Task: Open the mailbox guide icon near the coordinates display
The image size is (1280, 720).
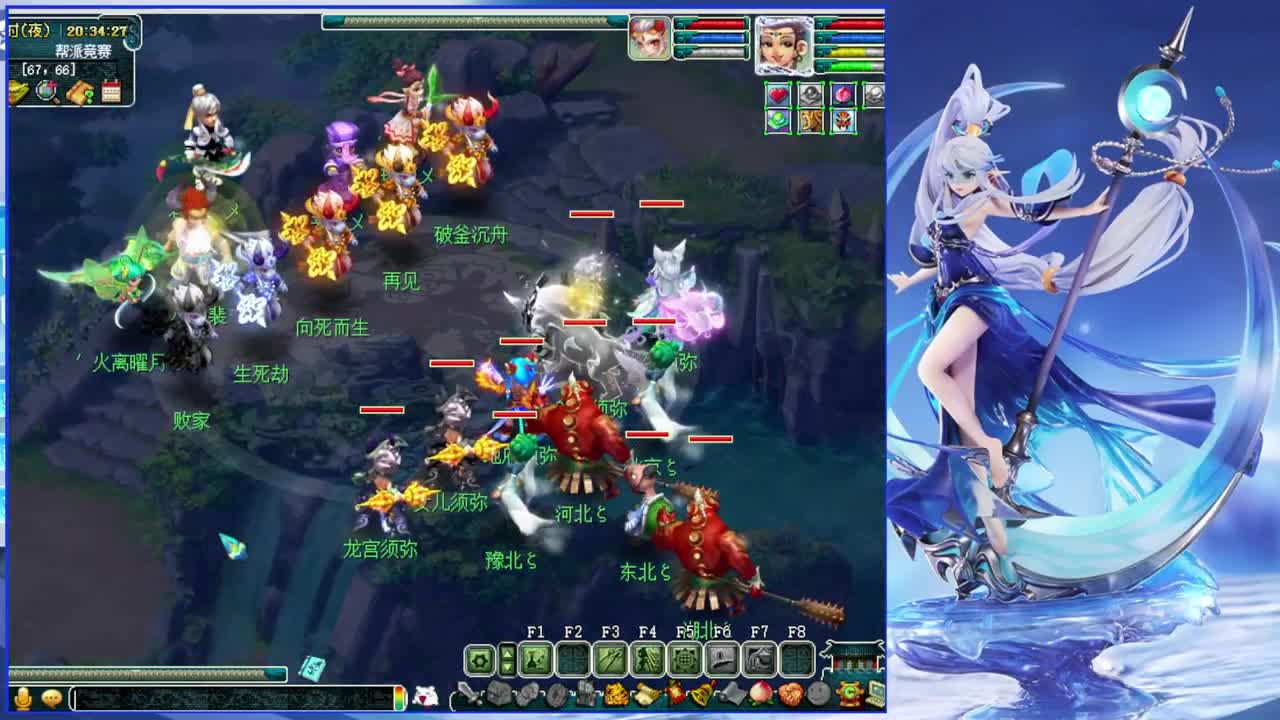Action: pyautogui.click(x=79, y=91)
